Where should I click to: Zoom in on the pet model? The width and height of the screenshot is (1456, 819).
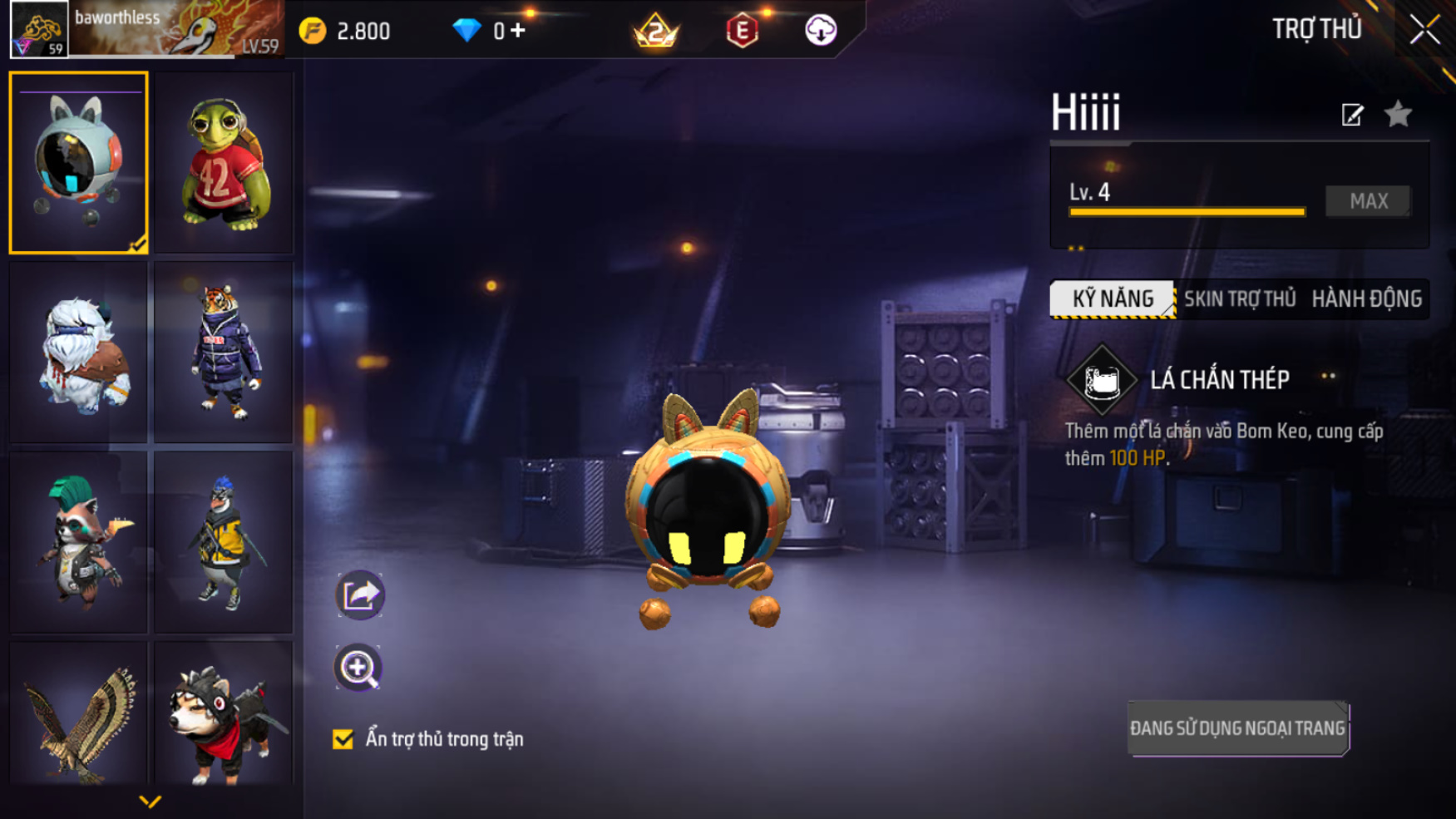click(x=358, y=668)
